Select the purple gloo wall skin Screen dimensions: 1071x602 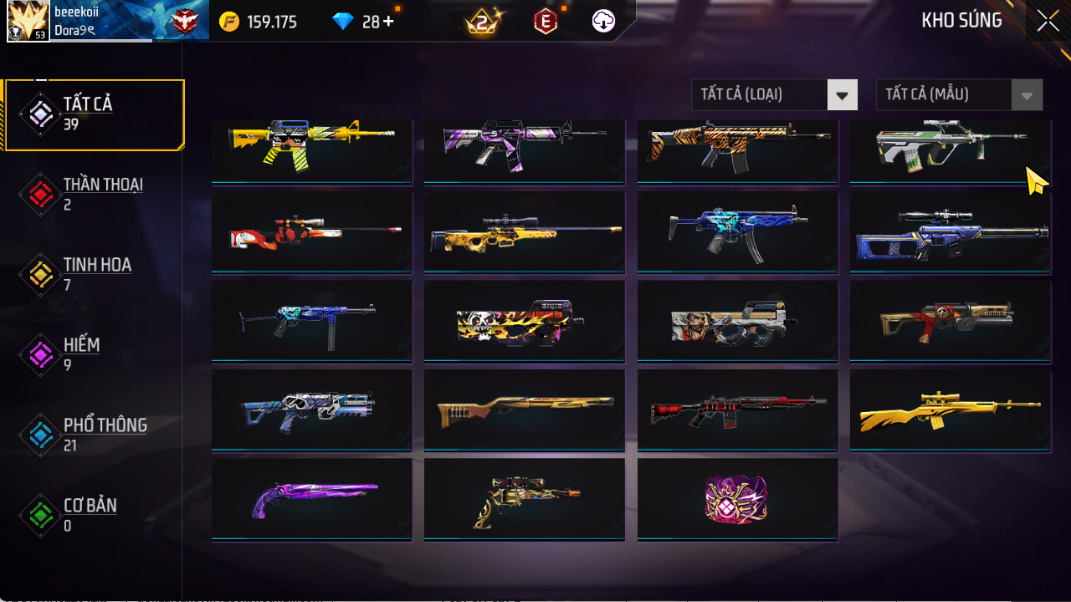(x=737, y=499)
